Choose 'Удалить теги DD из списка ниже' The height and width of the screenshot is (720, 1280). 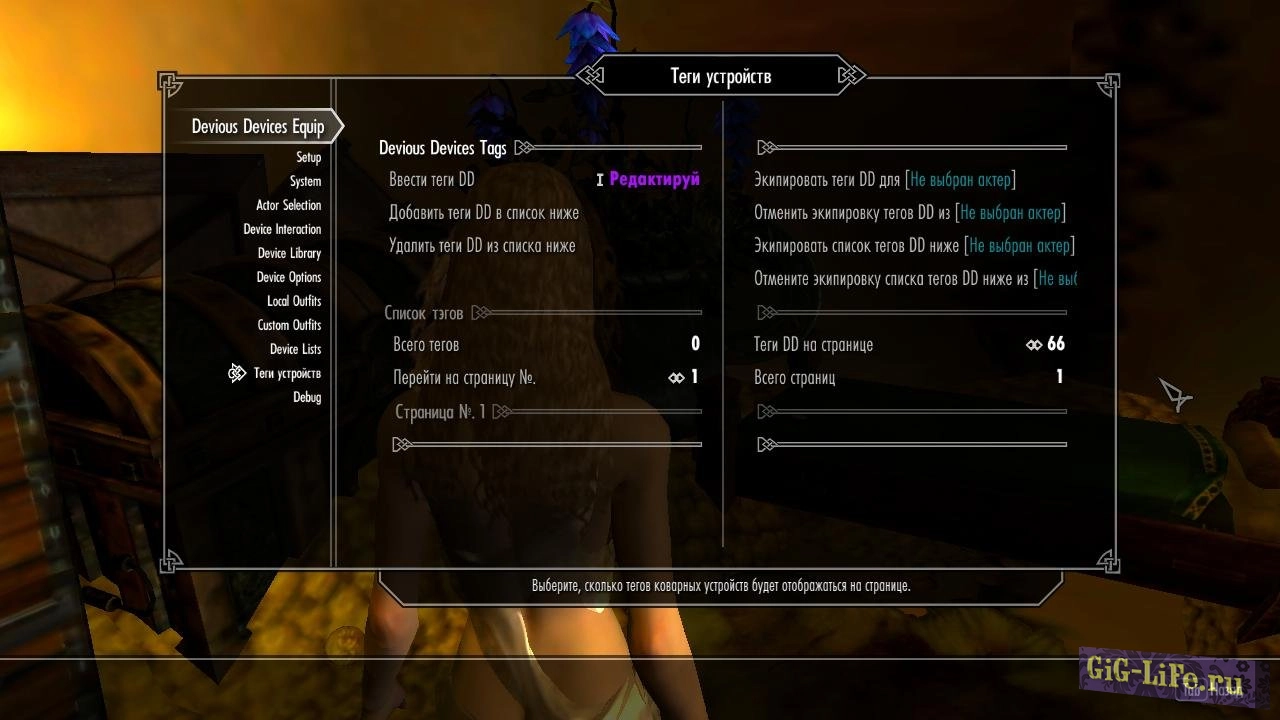[482, 246]
